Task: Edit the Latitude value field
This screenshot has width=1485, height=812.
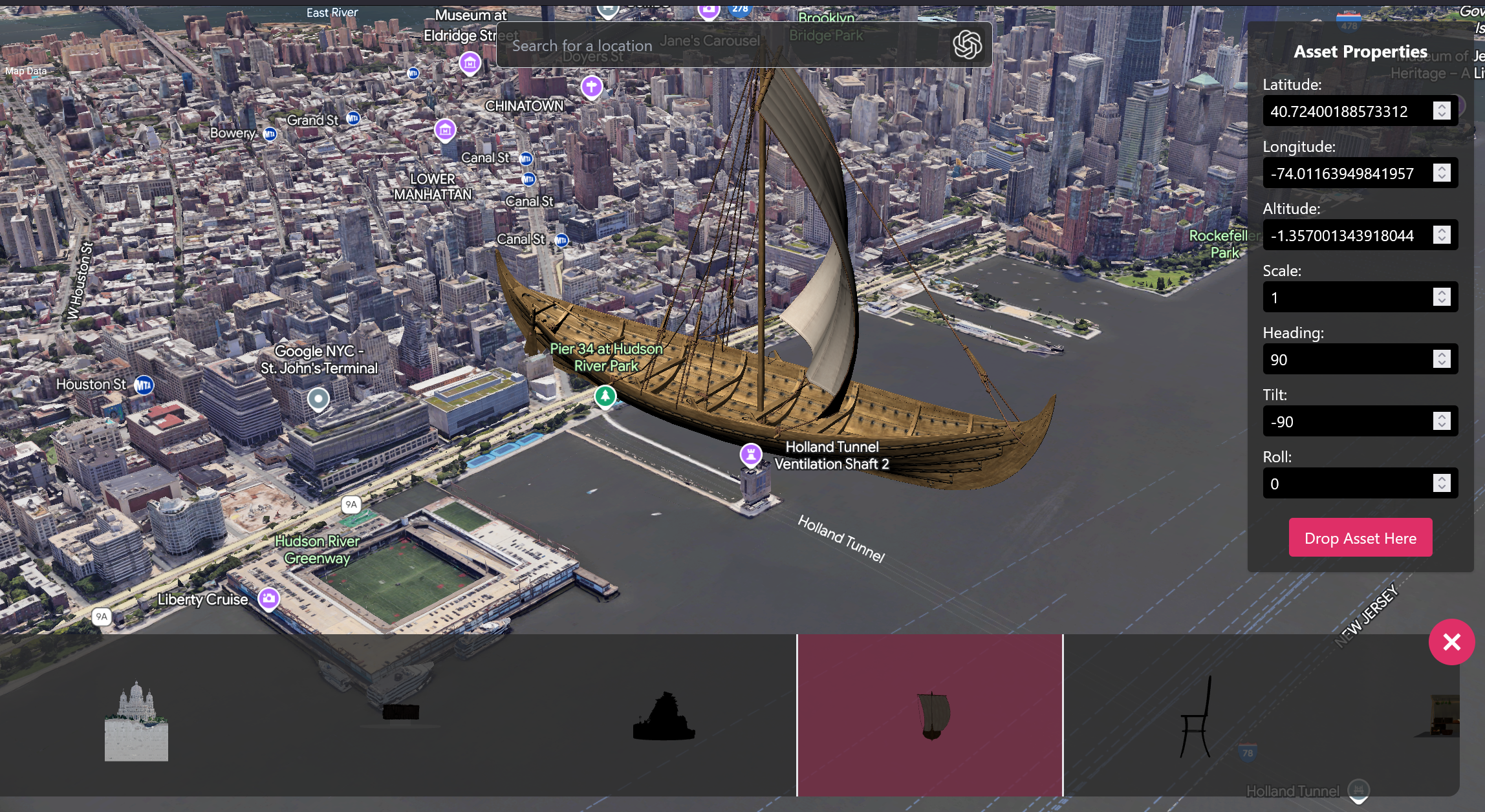Action: (x=1347, y=111)
